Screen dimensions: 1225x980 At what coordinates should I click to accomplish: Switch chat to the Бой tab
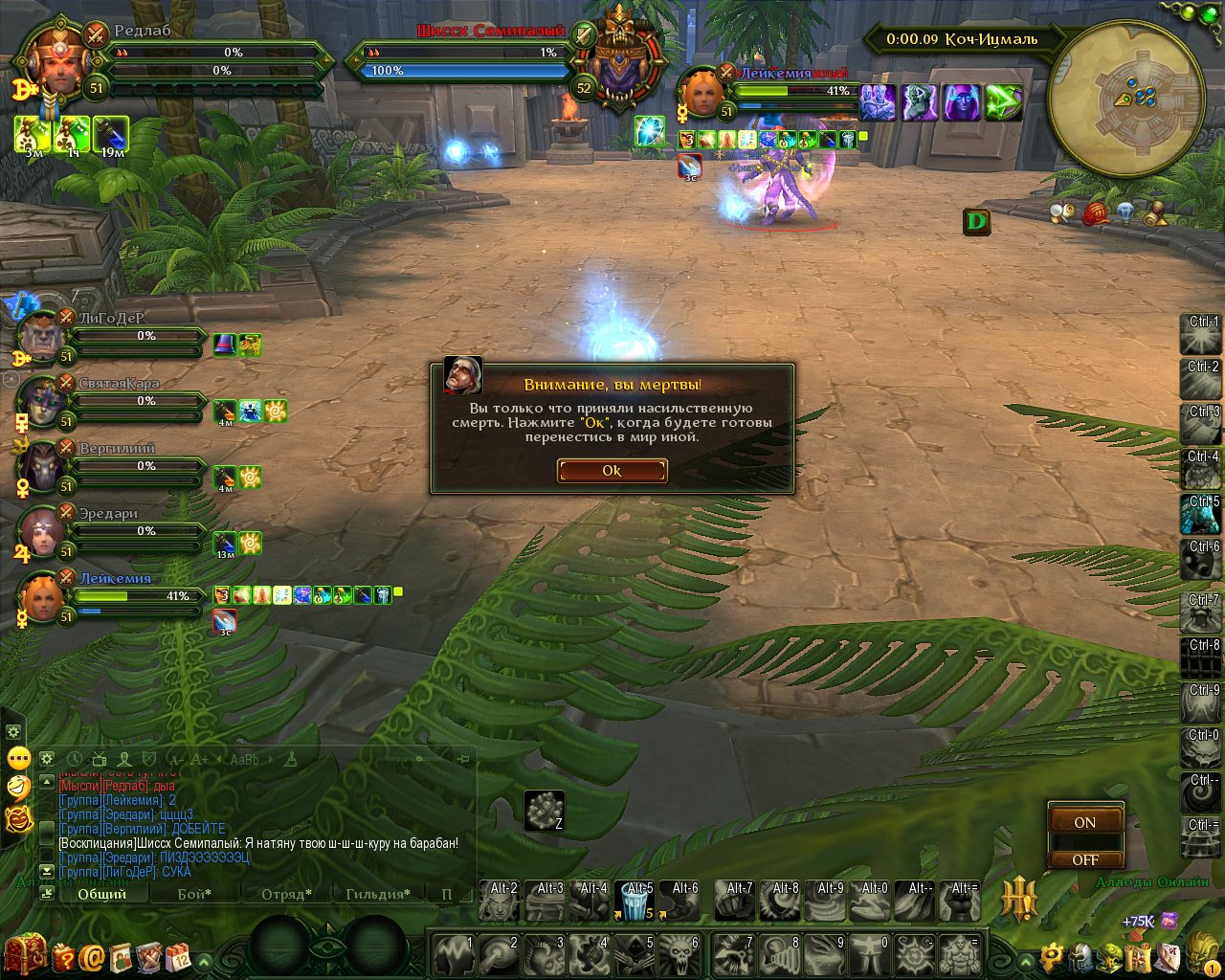point(194,894)
